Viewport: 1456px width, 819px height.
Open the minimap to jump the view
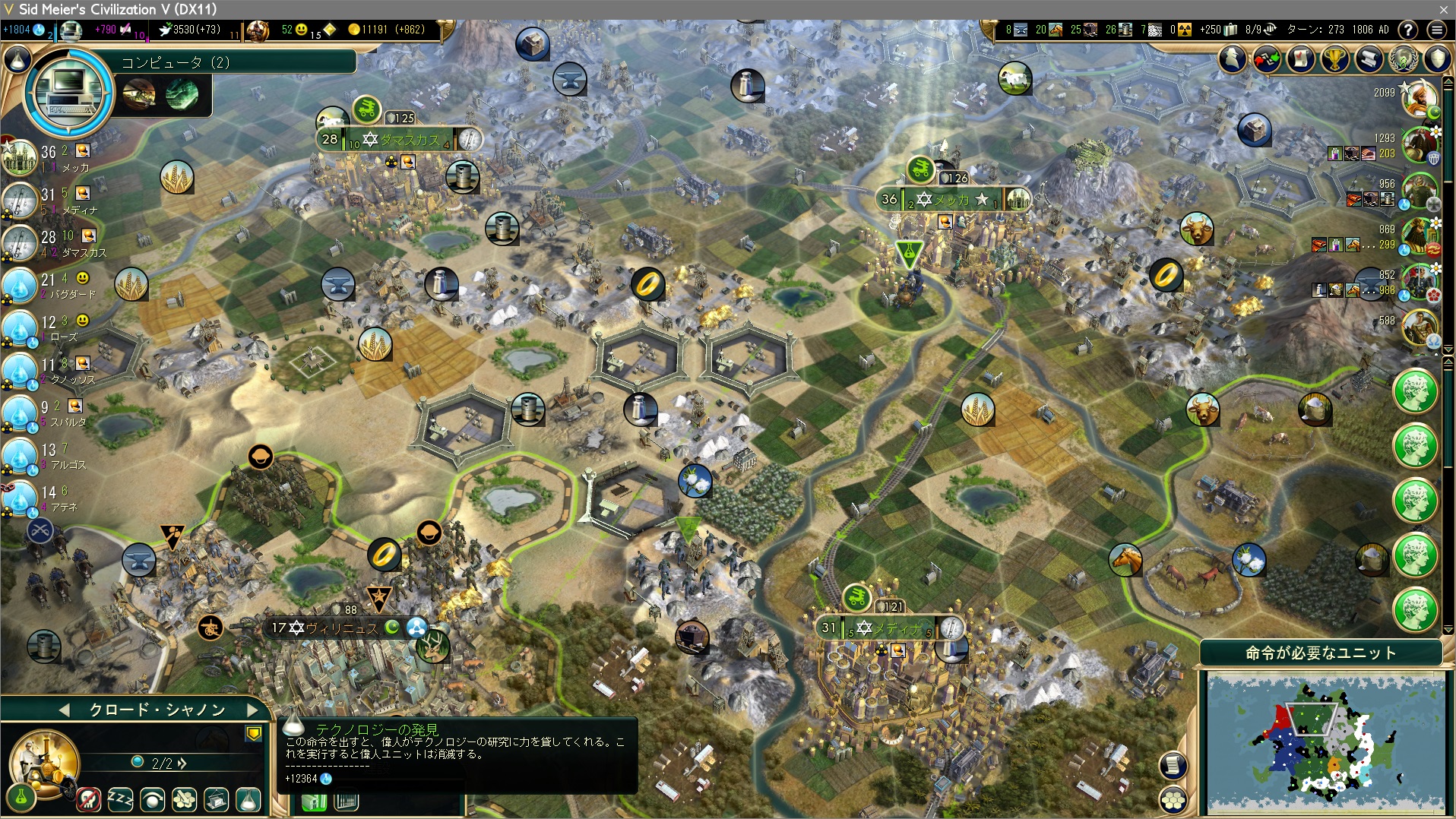click(1325, 743)
